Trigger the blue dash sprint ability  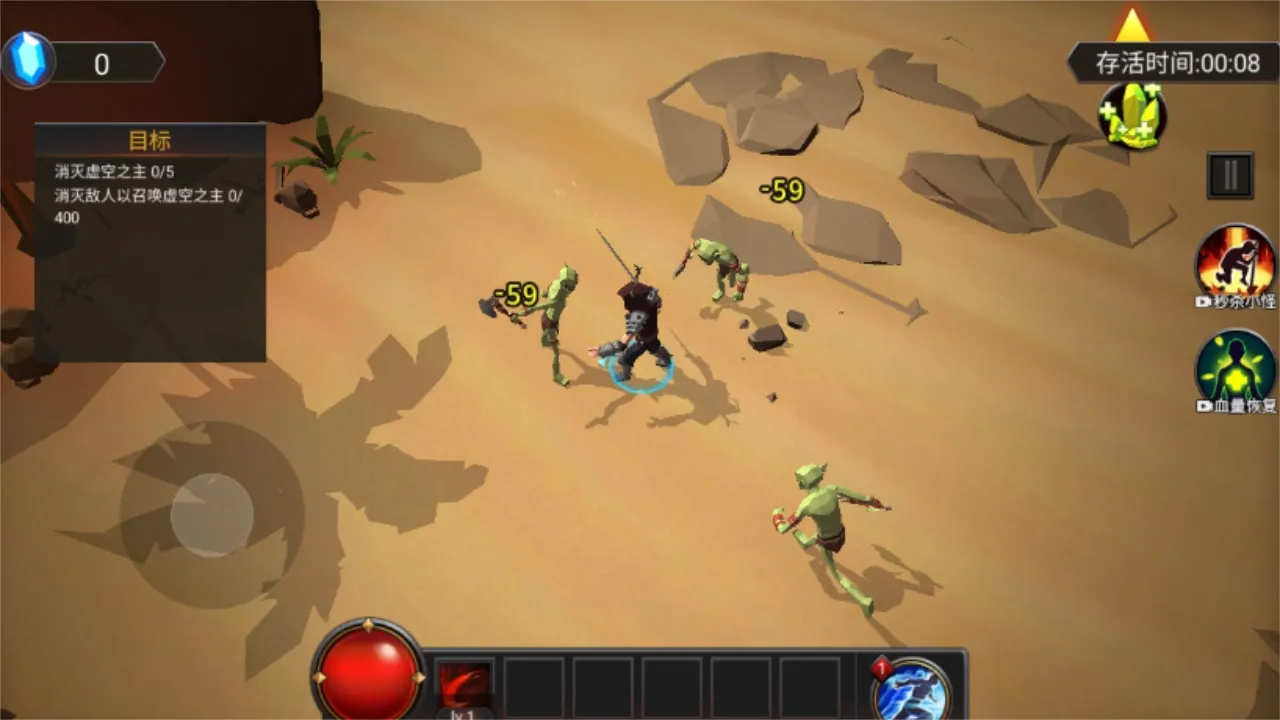click(910, 690)
